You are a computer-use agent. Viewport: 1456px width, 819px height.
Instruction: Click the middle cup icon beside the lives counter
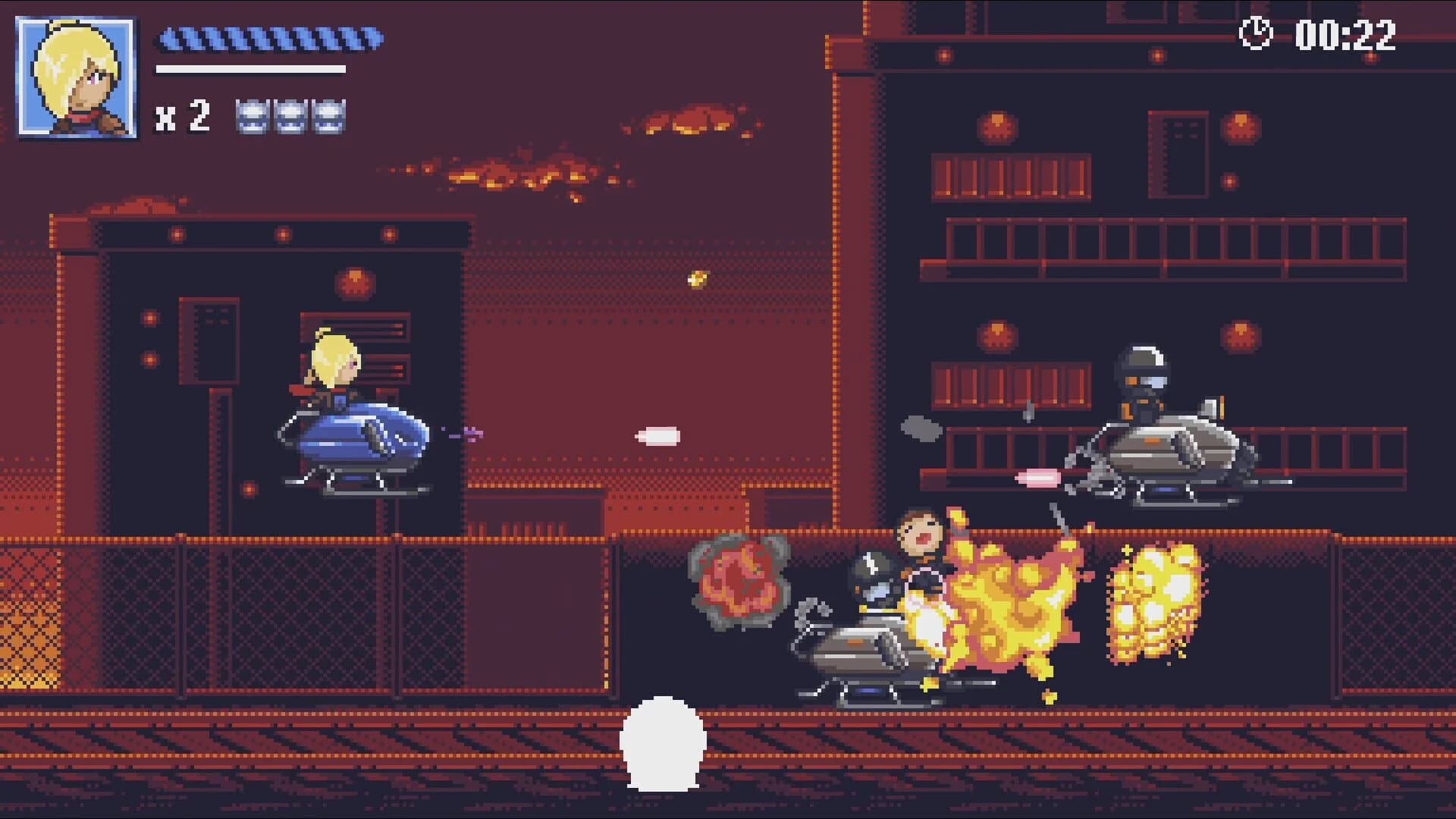pyautogui.click(x=290, y=118)
